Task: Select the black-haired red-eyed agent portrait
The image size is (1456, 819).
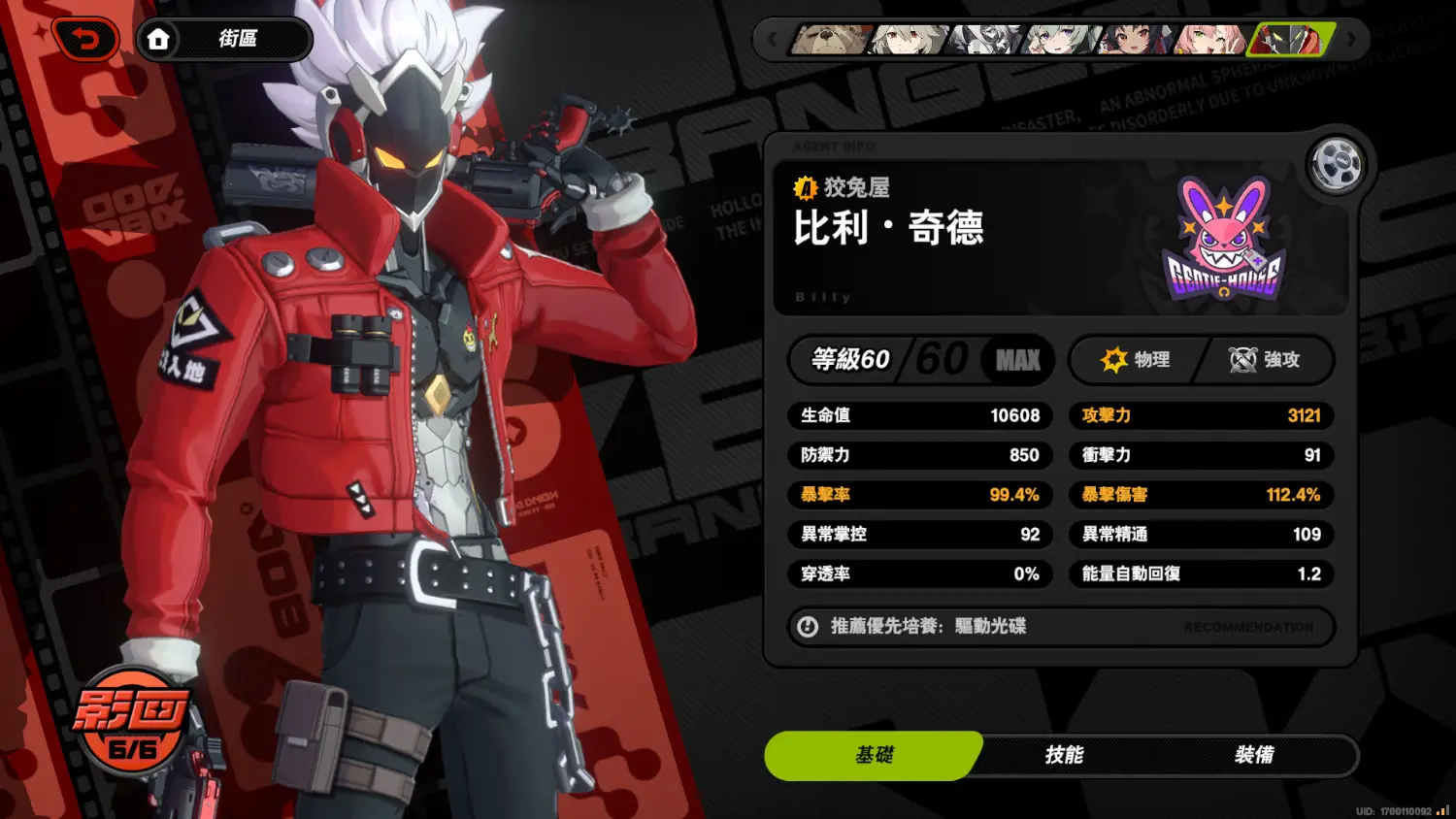Action: tap(1137, 40)
